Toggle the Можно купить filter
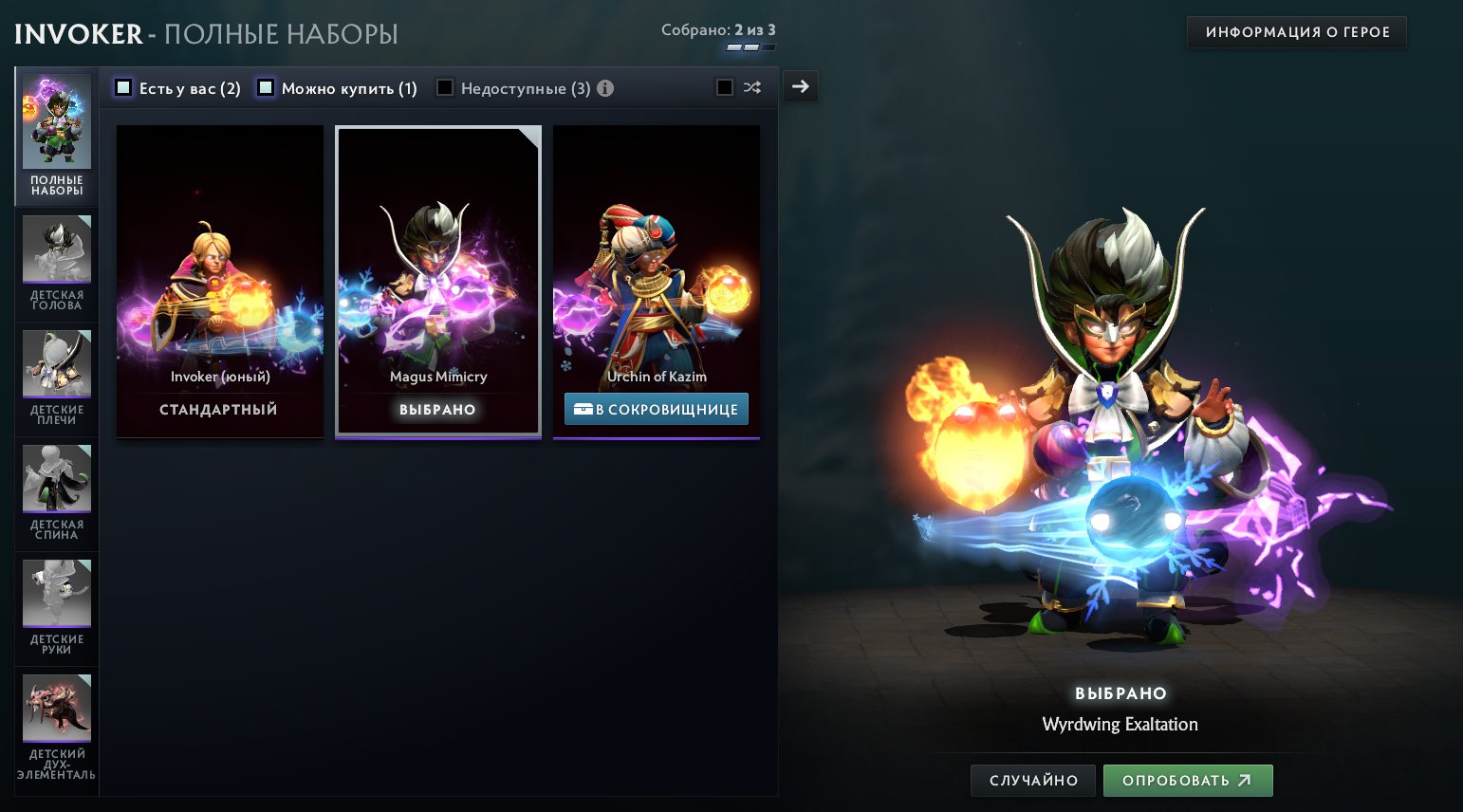Image resolution: width=1463 pixels, height=812 pixels. pyautogui.click(x=265, y=86)
